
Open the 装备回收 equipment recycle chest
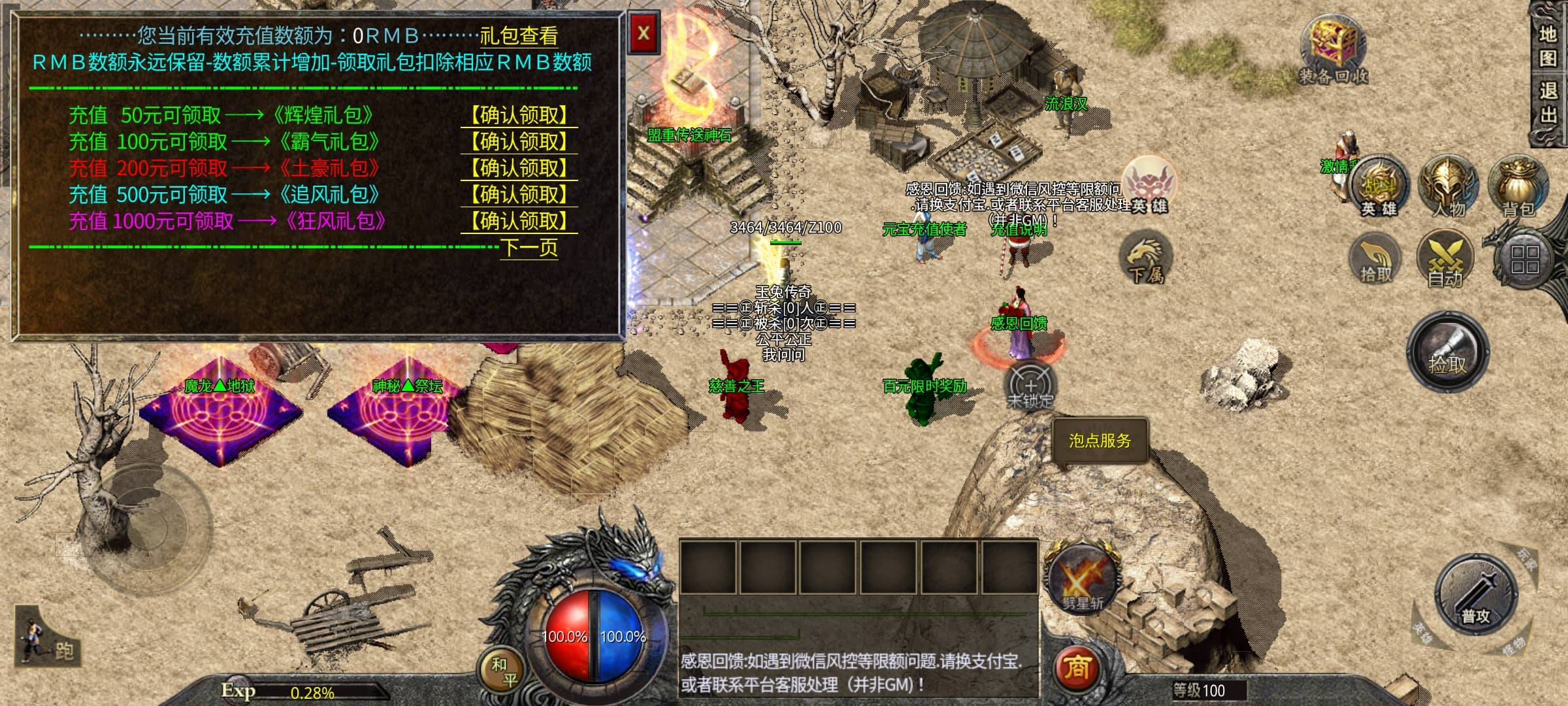pyautogui.click(x=1333, y=51)
